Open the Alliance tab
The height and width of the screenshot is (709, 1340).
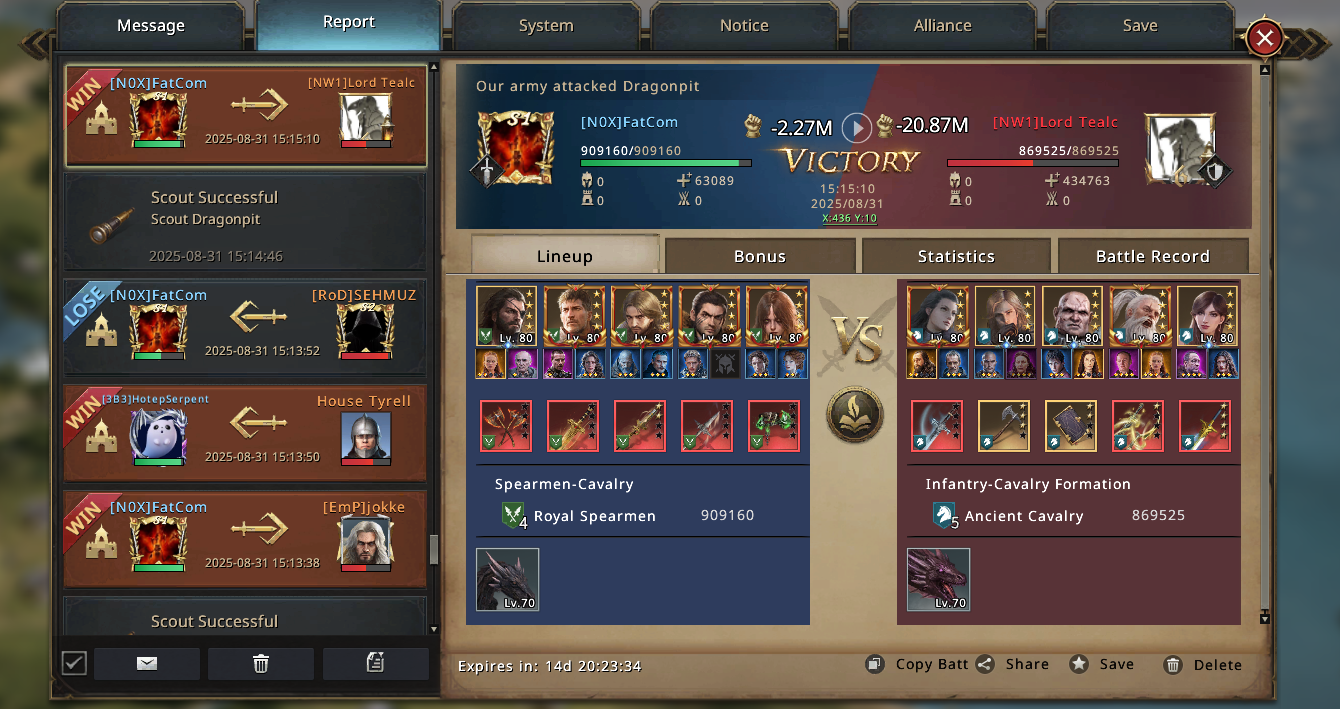(942, 26)
